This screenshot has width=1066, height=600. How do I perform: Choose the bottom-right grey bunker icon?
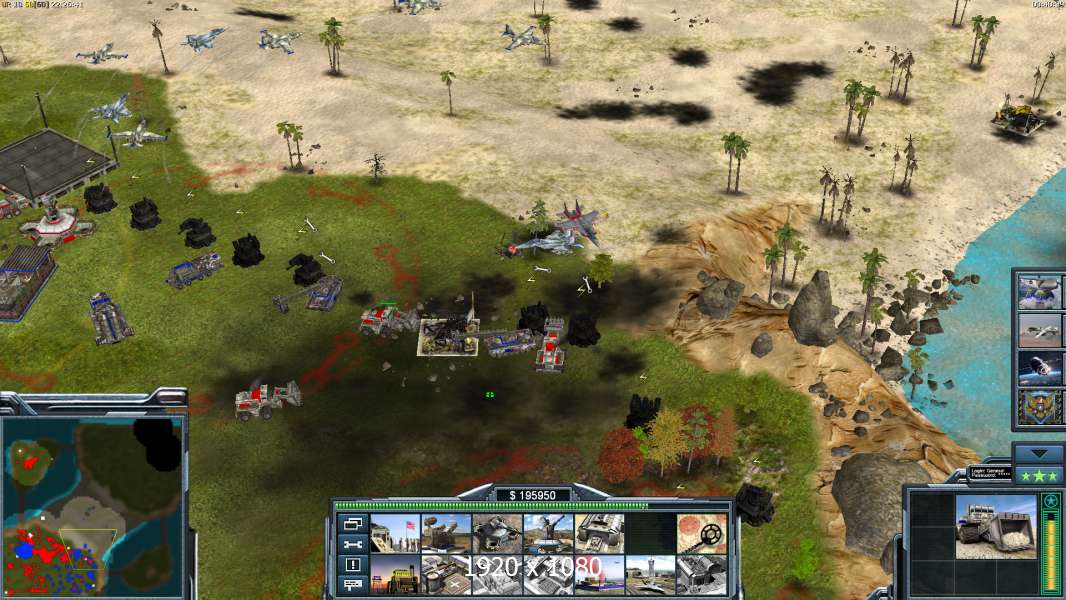click(701, 575)
